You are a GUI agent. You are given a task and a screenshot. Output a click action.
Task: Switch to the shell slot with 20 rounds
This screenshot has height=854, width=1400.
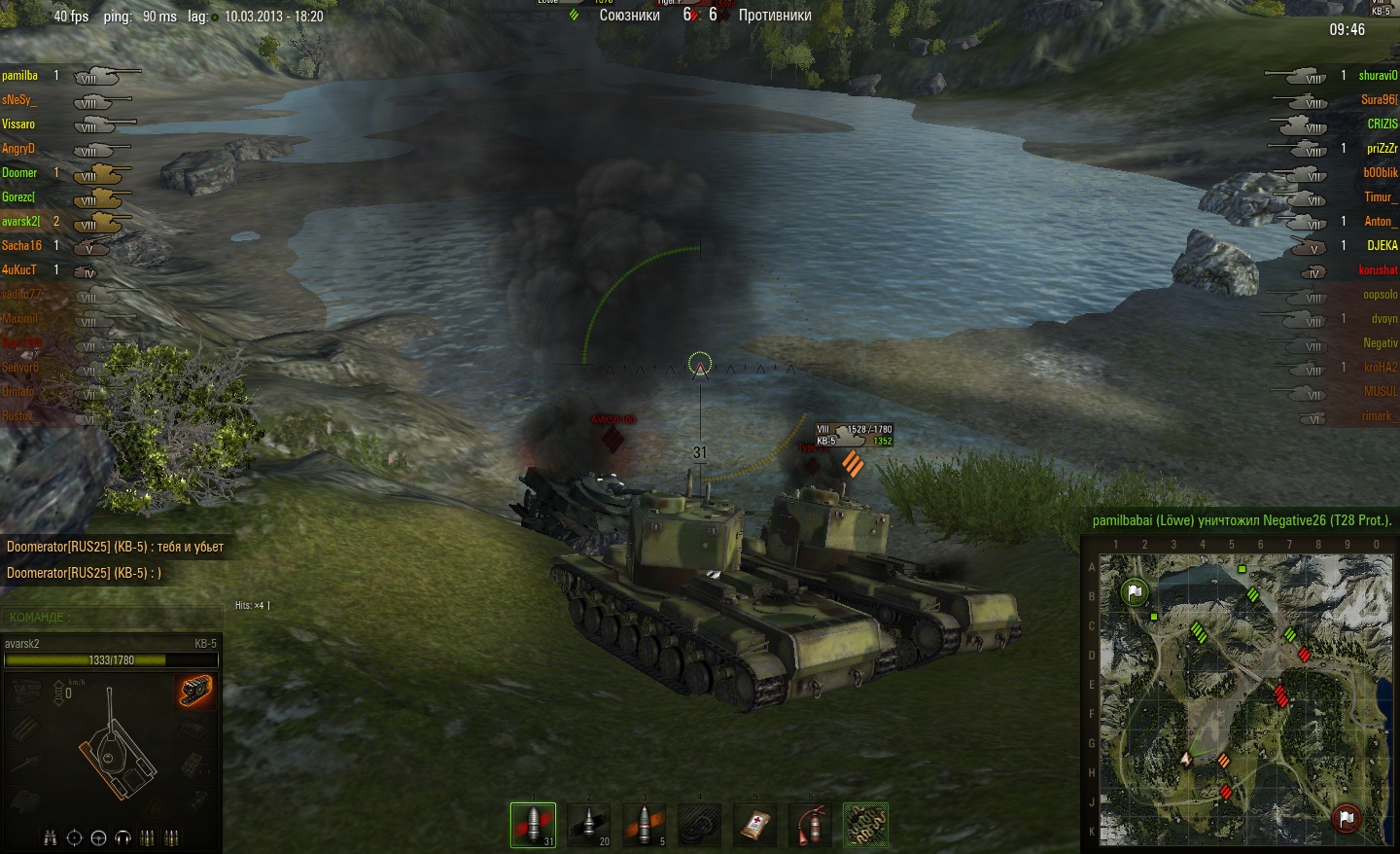pos(588,825)
